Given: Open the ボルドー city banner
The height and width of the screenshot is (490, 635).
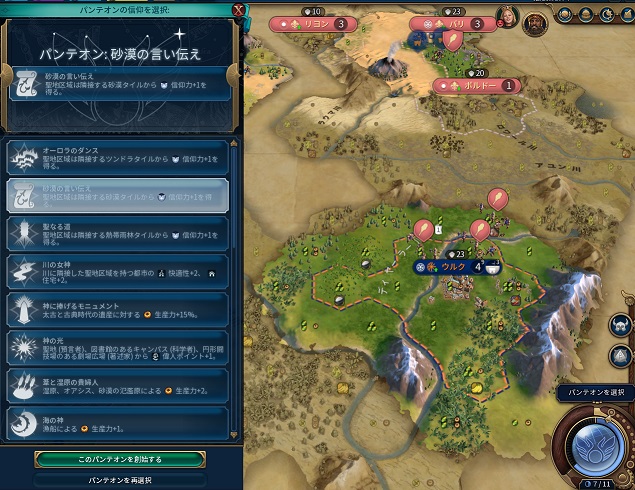Looking at the screenshot, I should point(478,86).
